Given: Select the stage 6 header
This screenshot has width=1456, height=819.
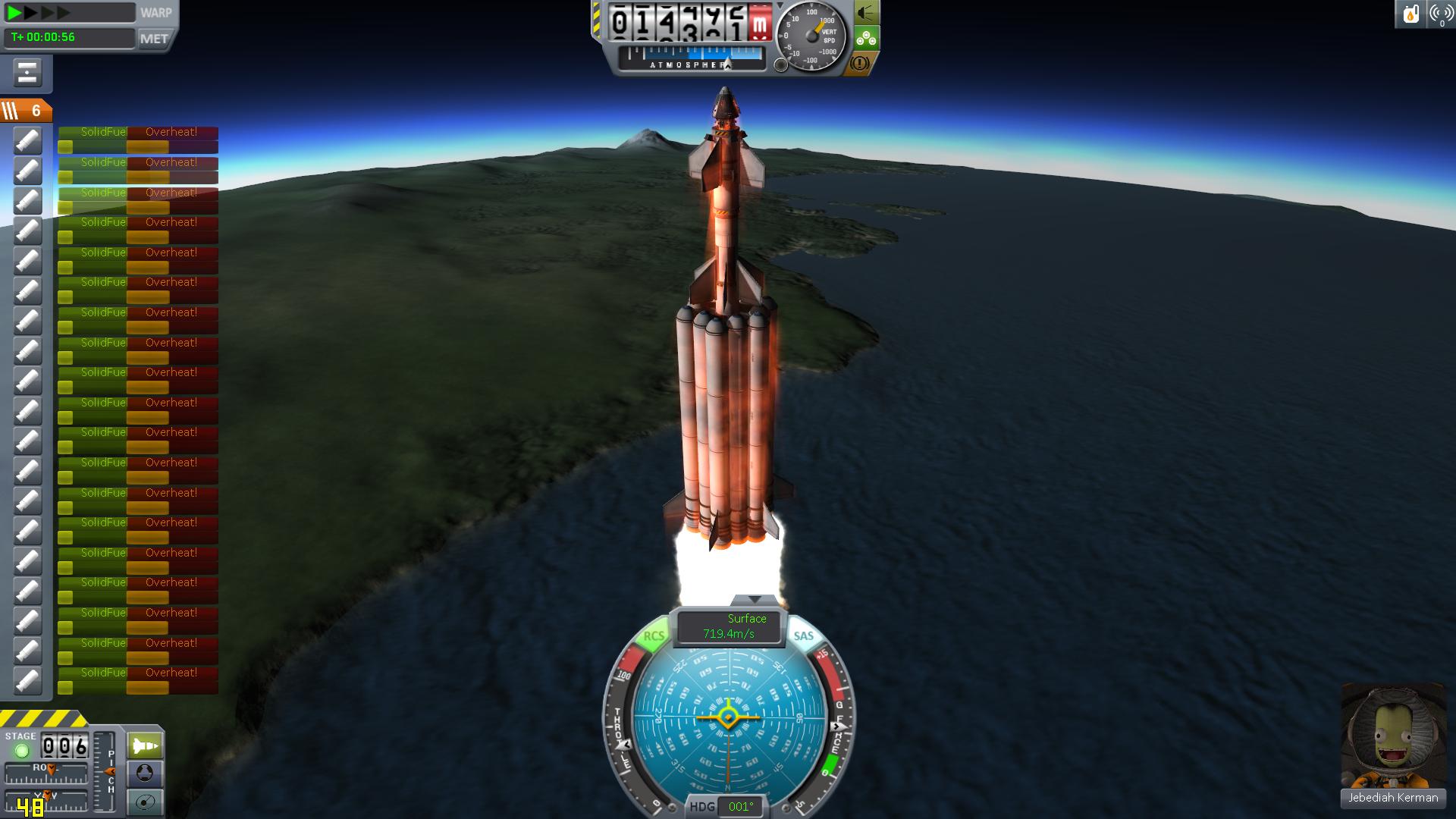Looking at the screenshot, I should coord(26,111).
